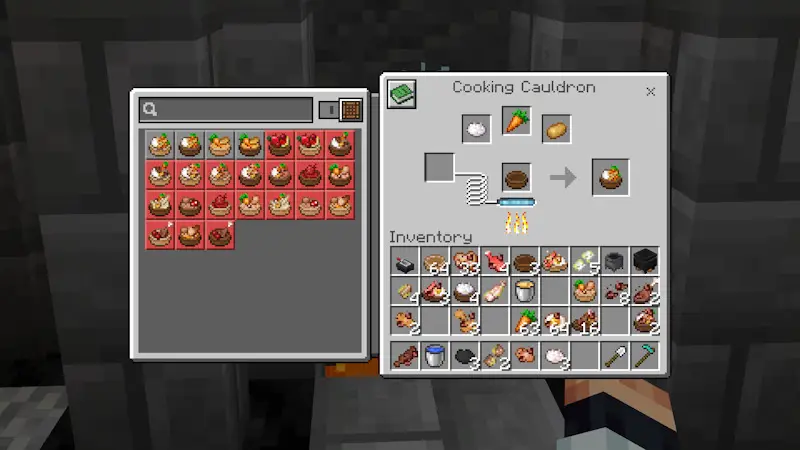Pick the white egg ingredient slot
This screenshot has height=450, width=800.
pos(476,129)
